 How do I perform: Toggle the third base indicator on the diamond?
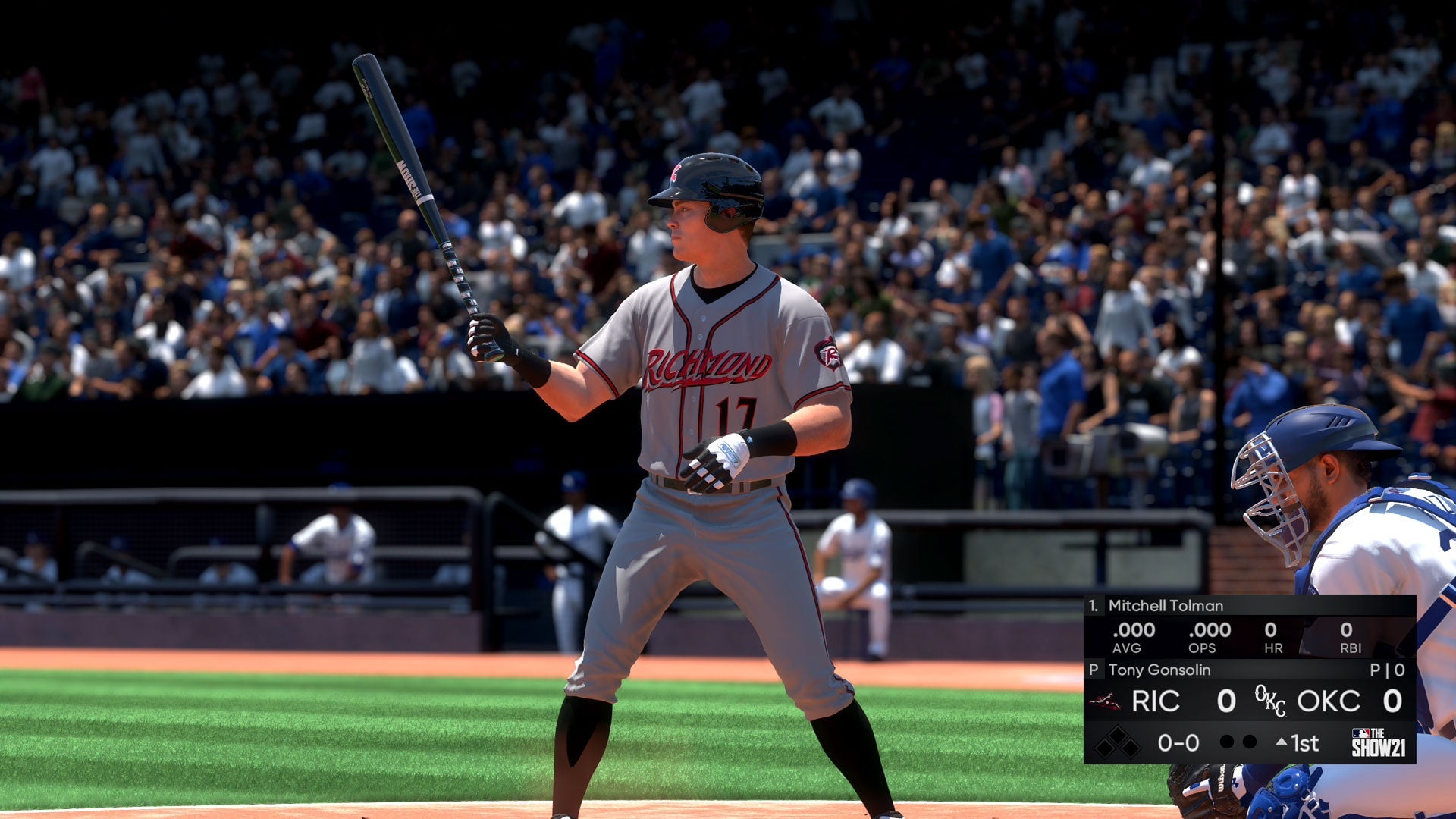coord(1106,748)
